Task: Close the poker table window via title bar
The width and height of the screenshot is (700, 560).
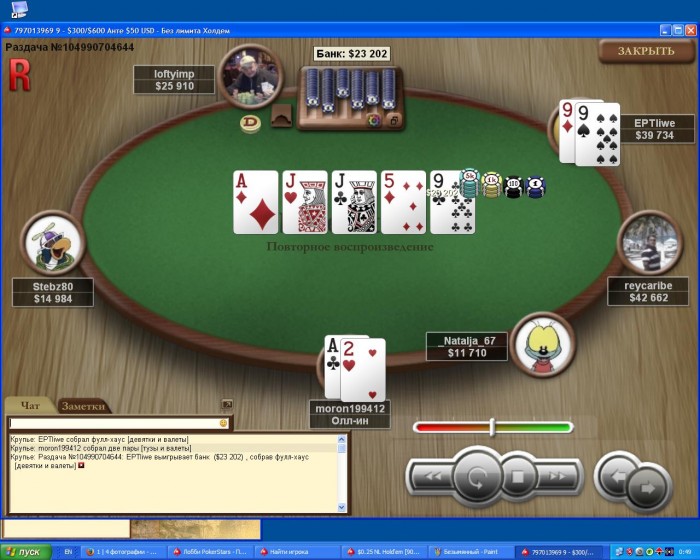Action: coord(690,30)
